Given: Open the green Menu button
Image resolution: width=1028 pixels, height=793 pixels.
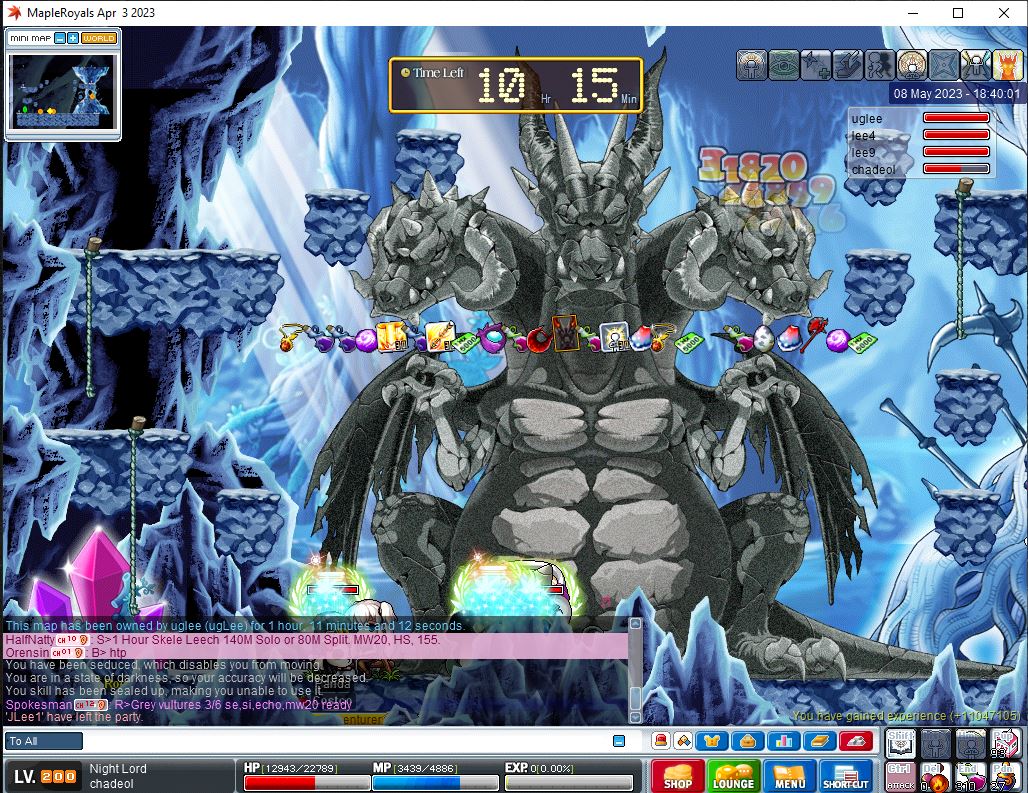Looking at the screenshot, I should [789, 777].
